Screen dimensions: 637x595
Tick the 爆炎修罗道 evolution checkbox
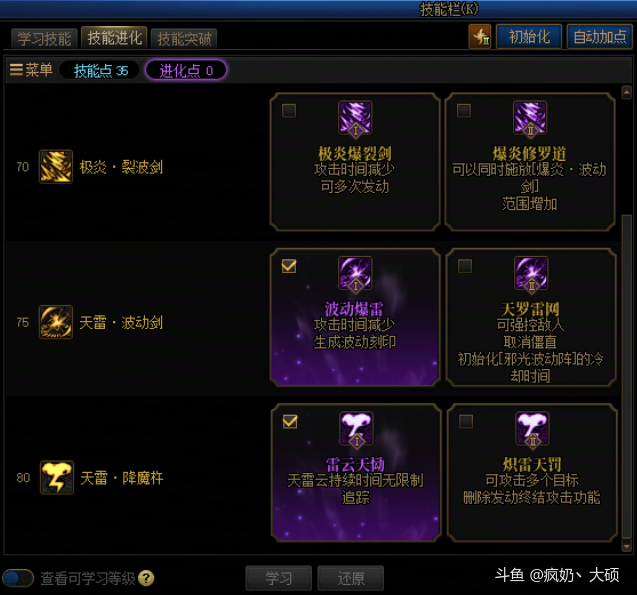(x=464, y=111)
